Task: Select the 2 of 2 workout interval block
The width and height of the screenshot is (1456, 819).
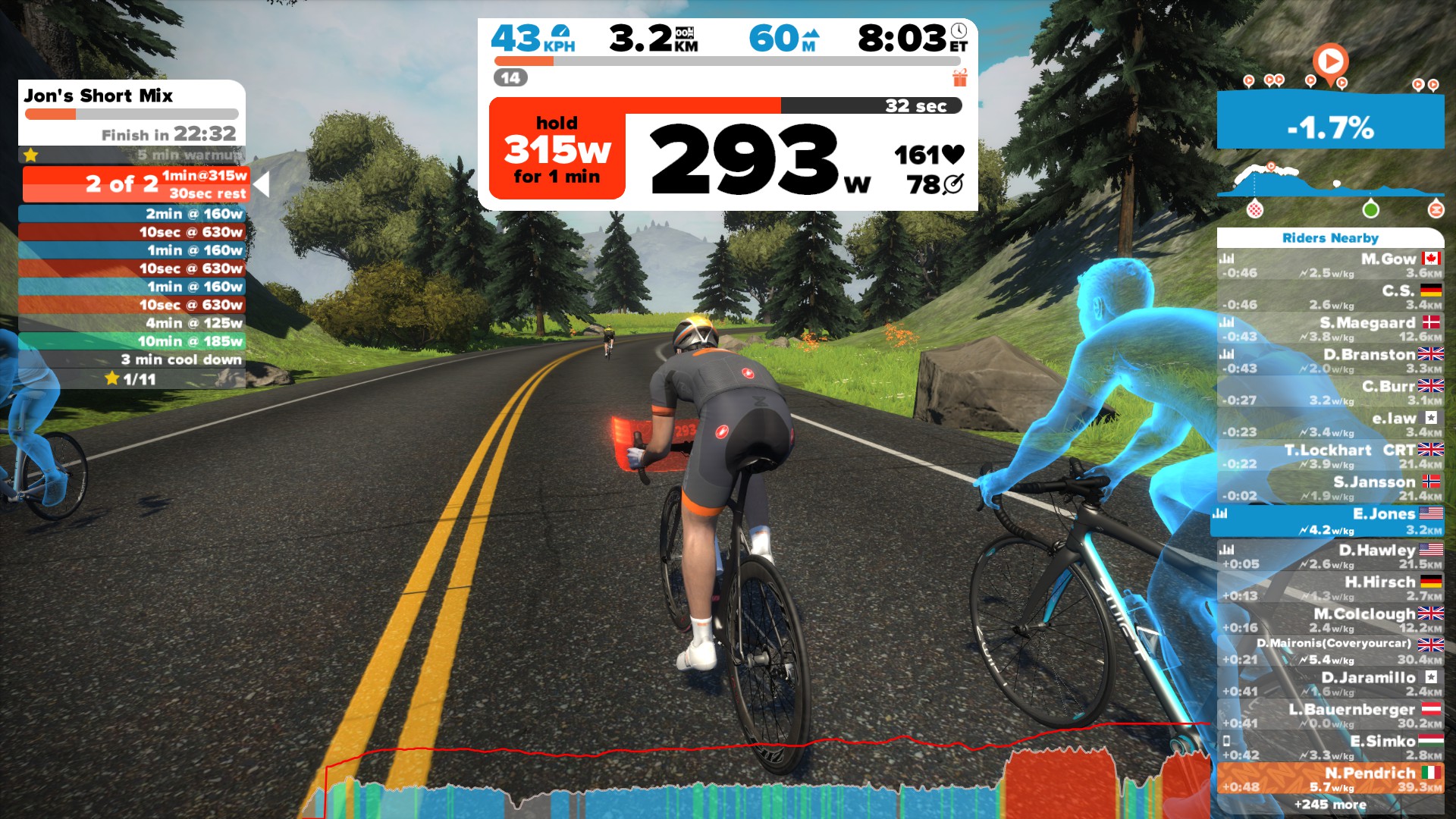Action: click(136, 184)
